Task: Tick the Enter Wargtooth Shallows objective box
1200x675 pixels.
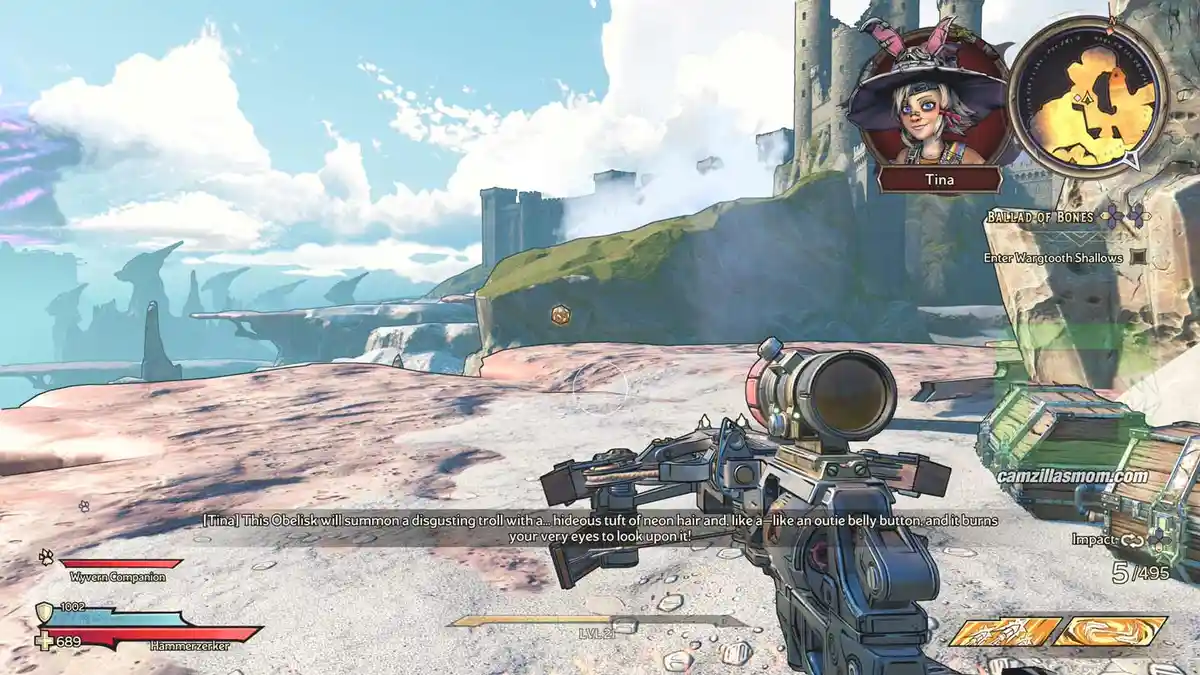Action: [x=1137, y=257]
